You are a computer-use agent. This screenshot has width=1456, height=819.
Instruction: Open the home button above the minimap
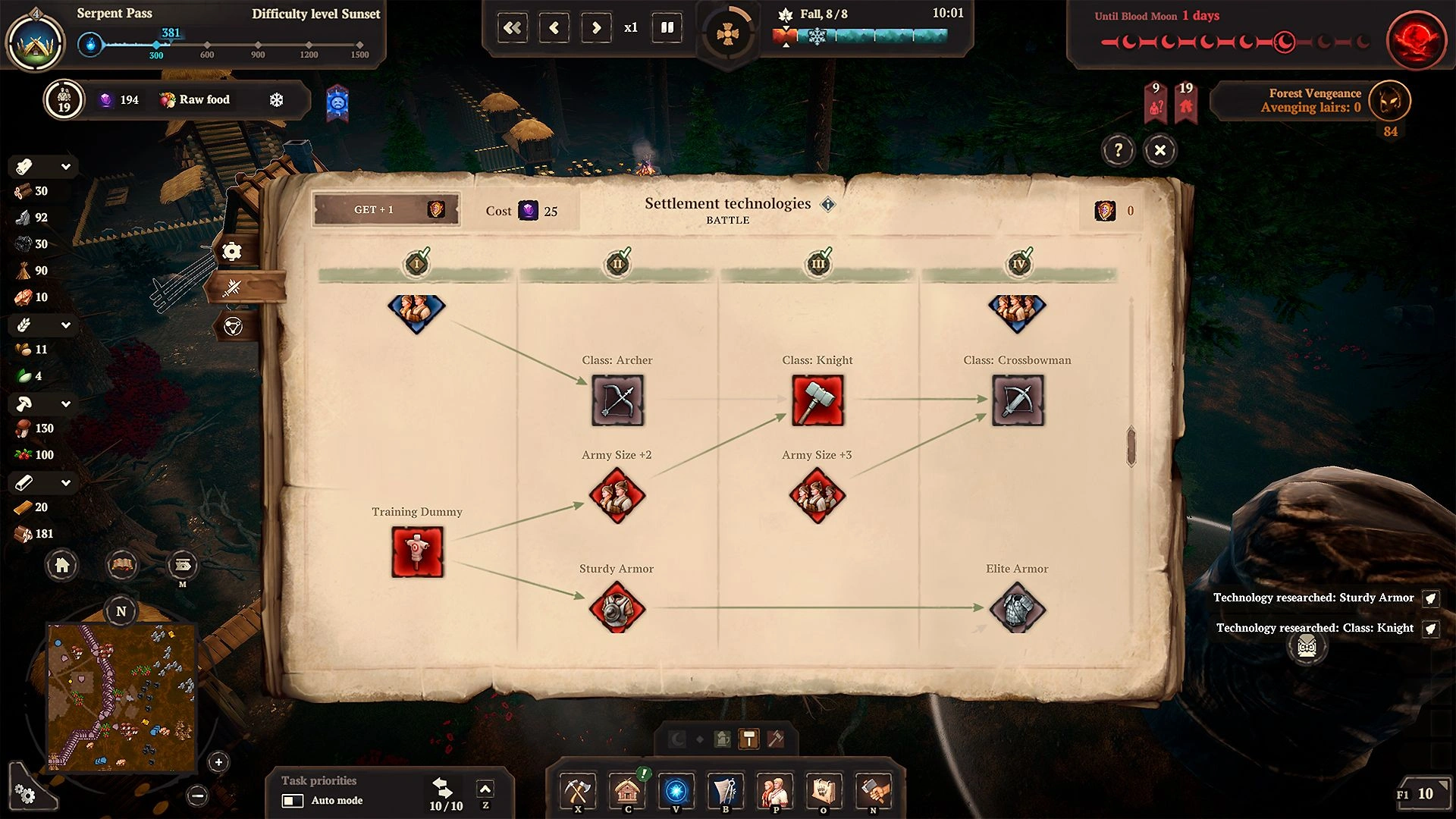62,565
